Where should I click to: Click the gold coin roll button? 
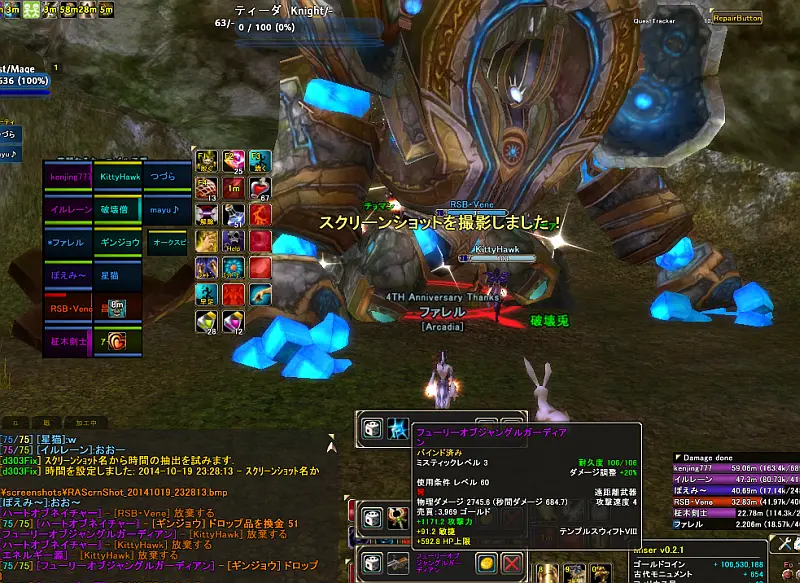pos(487,563)
